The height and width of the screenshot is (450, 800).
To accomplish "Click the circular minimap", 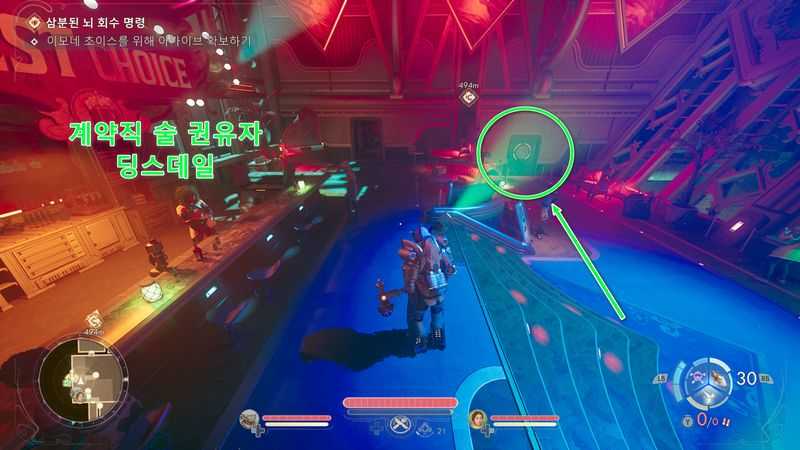I will pyautogui.click(x=83, y=379).
